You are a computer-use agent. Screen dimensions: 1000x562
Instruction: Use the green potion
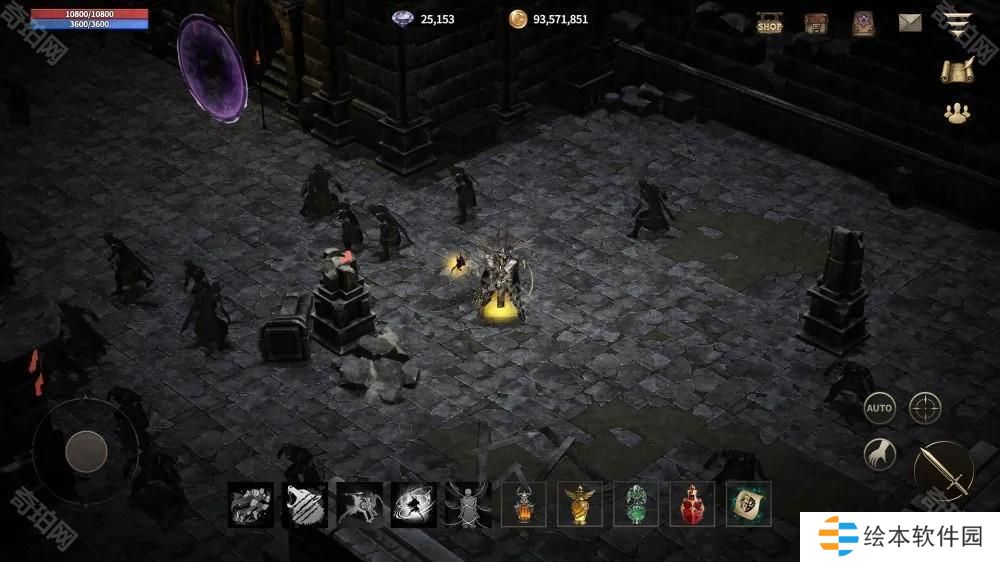coord(636,505)
